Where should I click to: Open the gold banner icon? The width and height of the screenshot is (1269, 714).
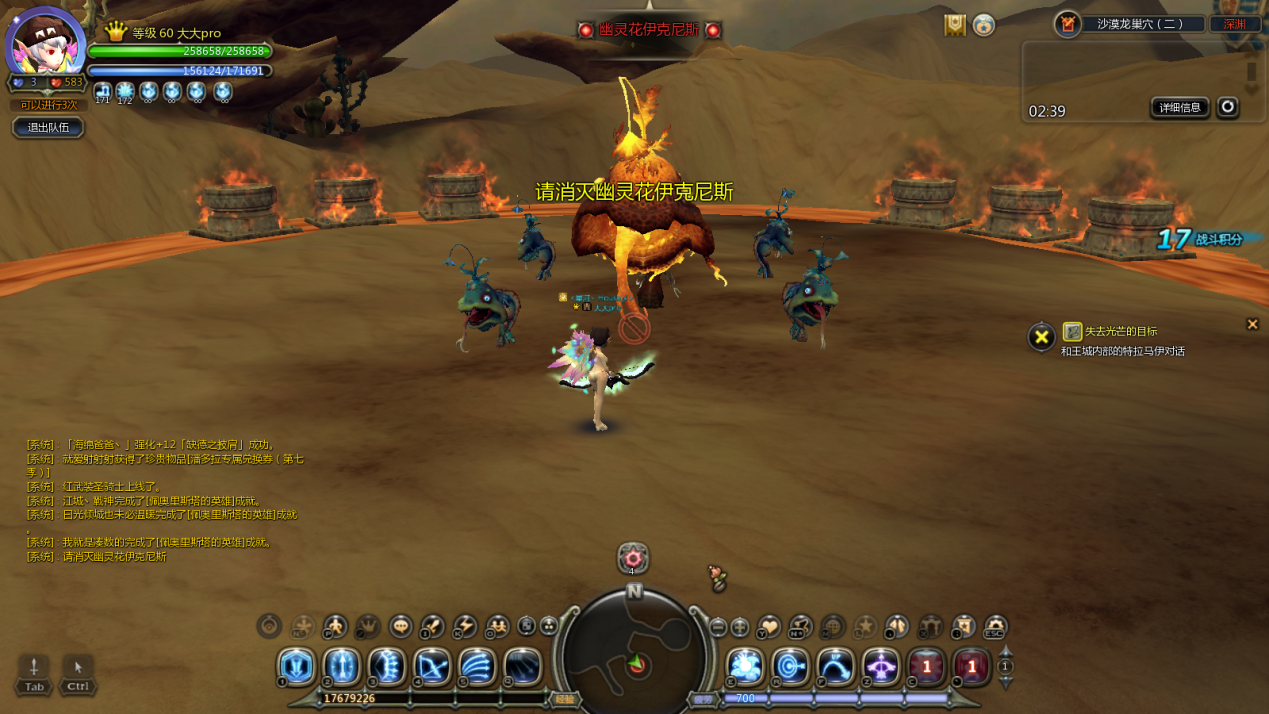point(955,26)
